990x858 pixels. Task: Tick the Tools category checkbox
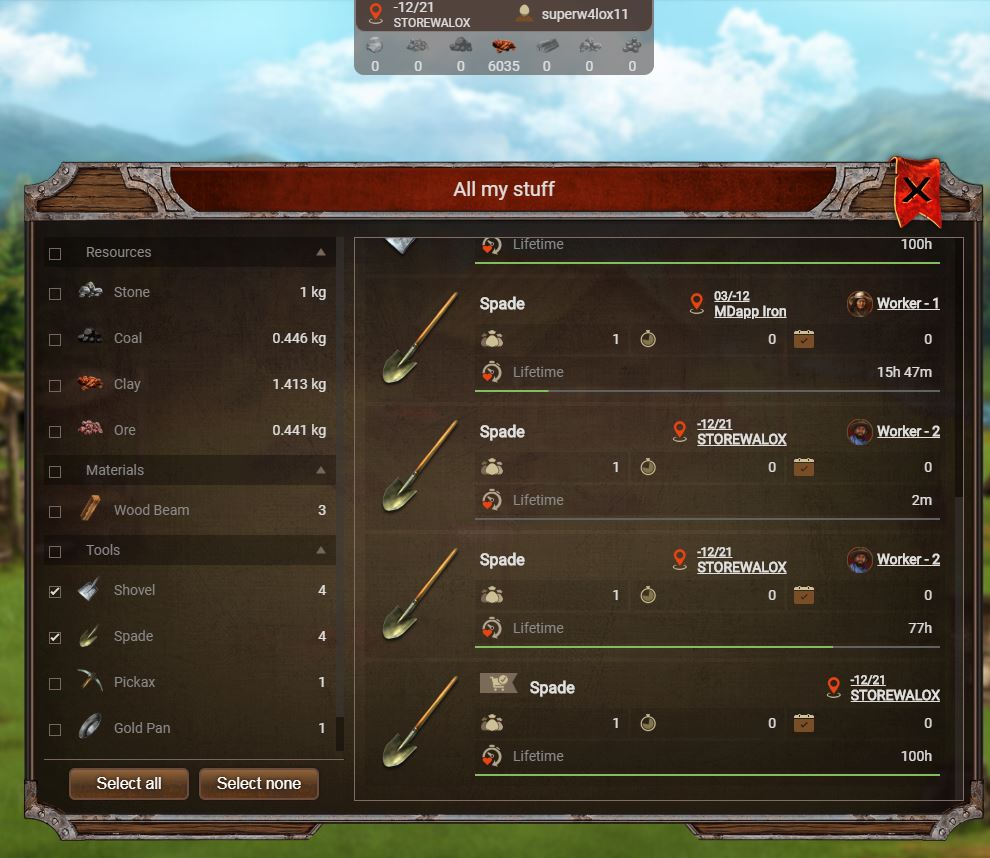(x=55, y=552)
